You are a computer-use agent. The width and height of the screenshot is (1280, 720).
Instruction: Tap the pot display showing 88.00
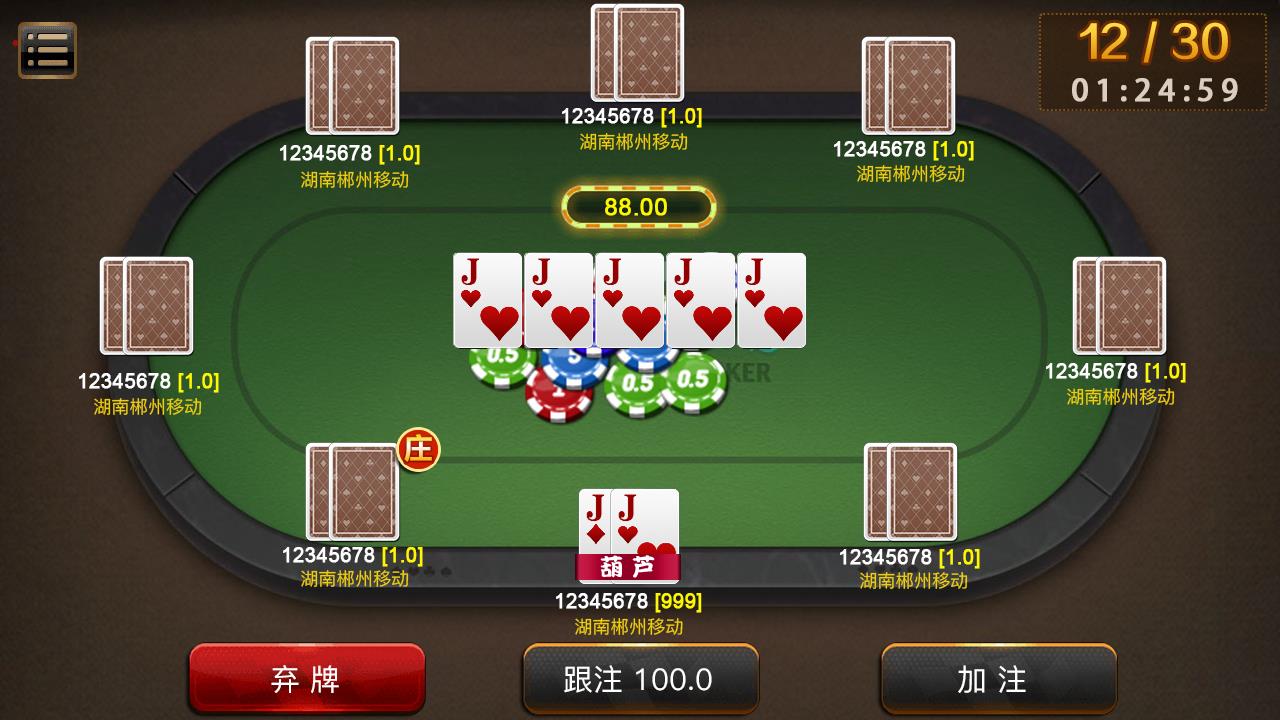pos(638,207)
